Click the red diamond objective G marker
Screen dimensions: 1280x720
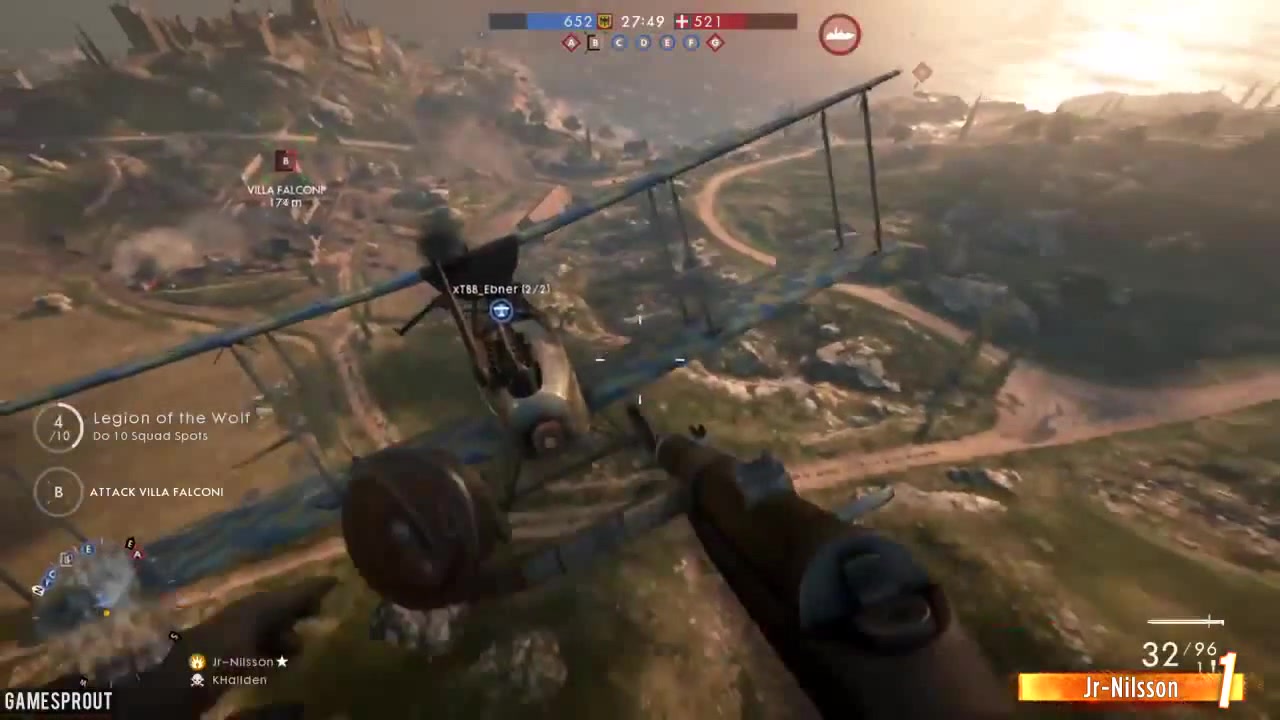[x=715, y=43]
